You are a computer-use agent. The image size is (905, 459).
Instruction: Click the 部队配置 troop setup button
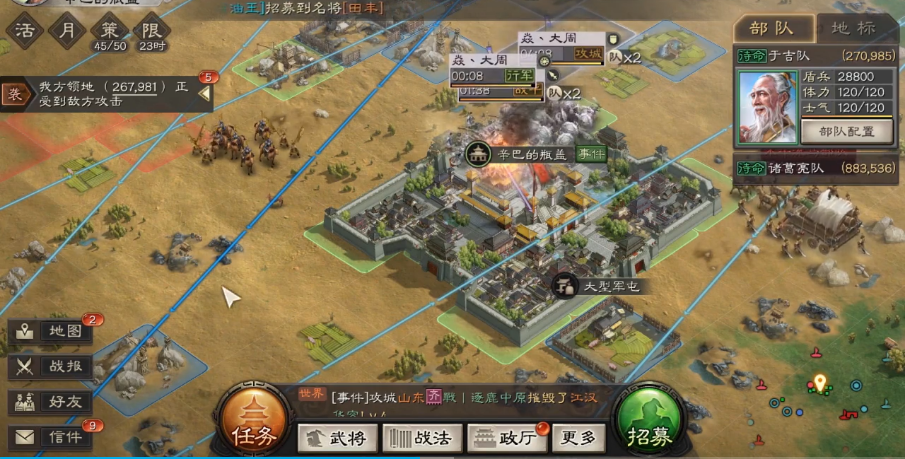pyautogui.click(x=846, y=131)
